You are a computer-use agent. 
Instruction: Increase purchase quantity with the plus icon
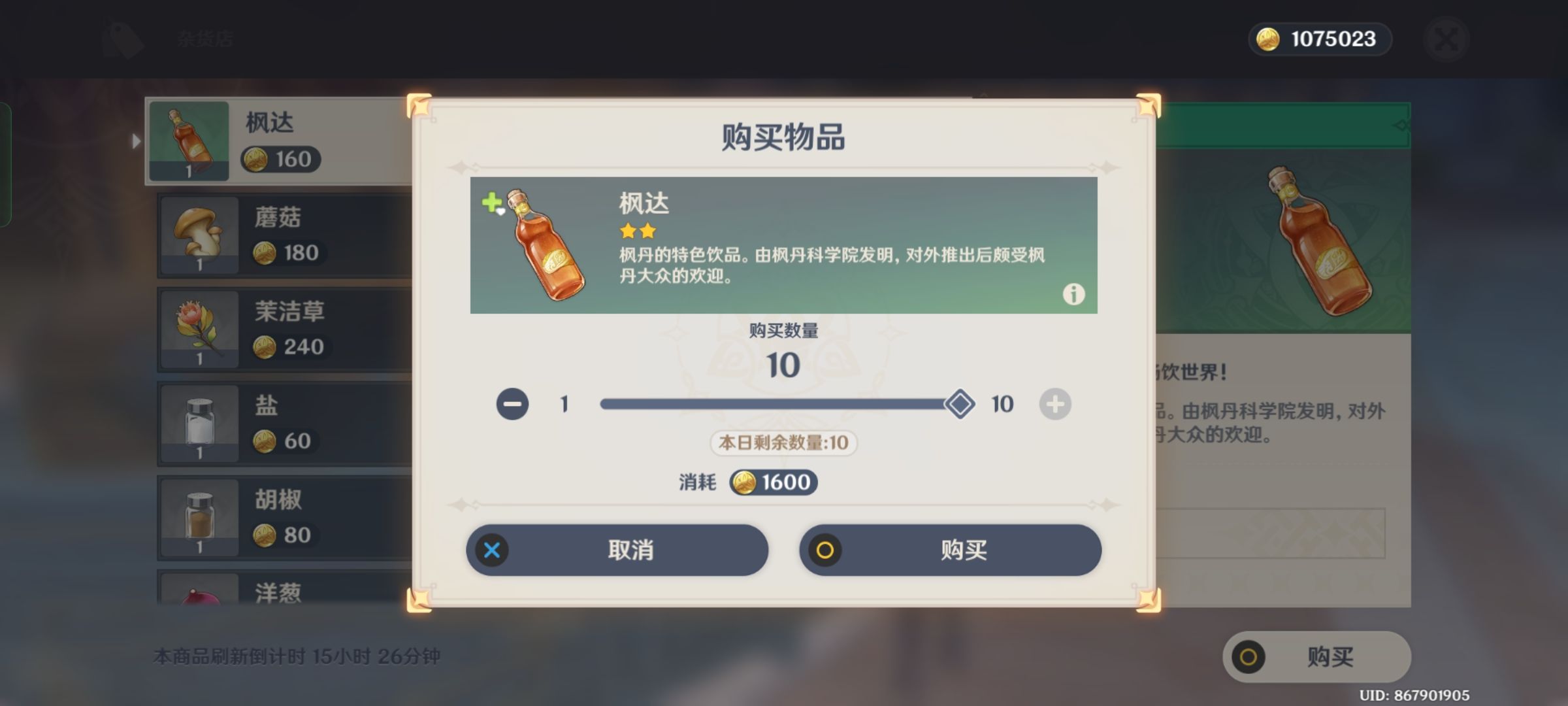click(x=1055, y=404)
